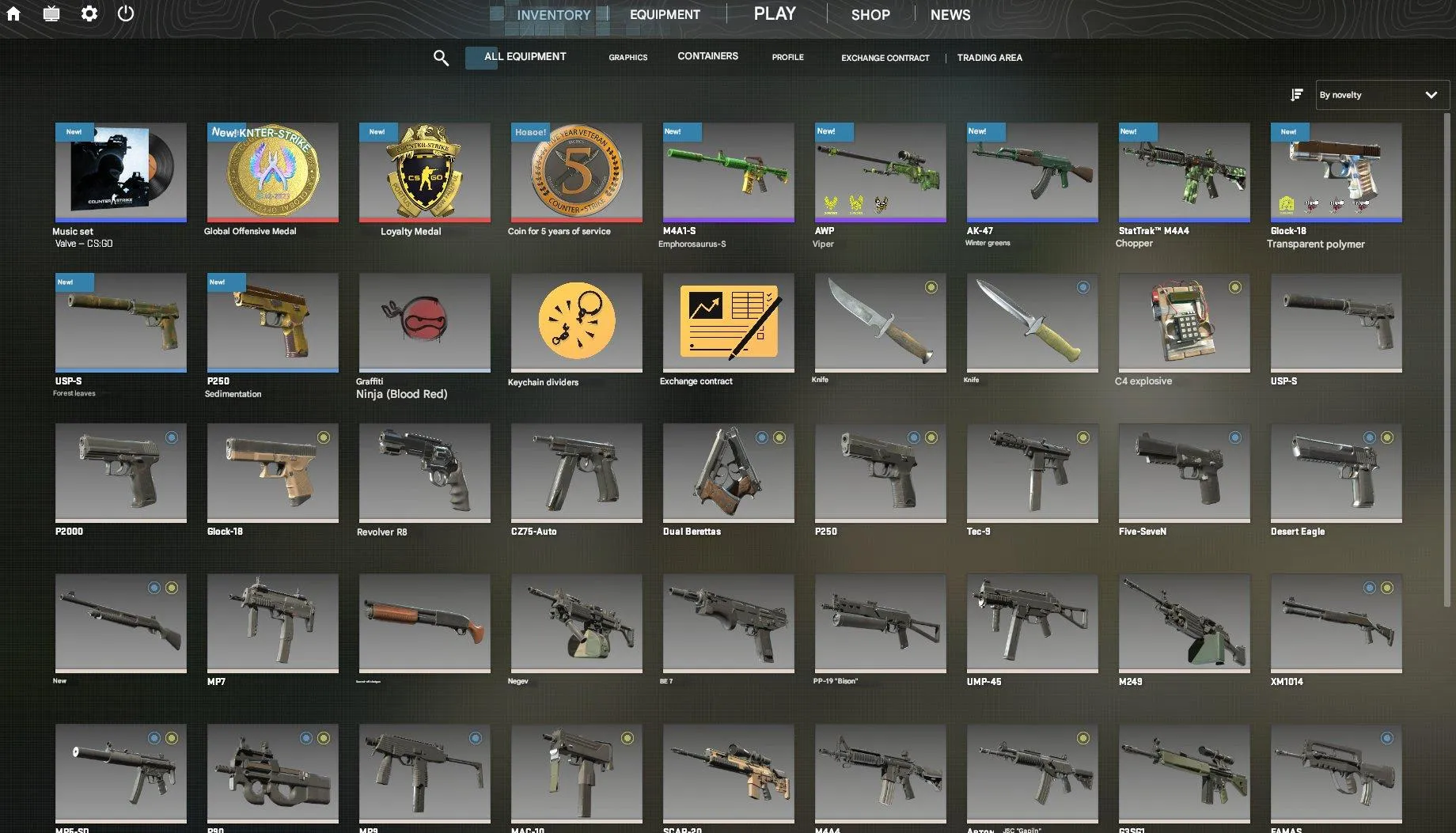
Task: Select the Exchange contract document icon
Action: (728, 322)
